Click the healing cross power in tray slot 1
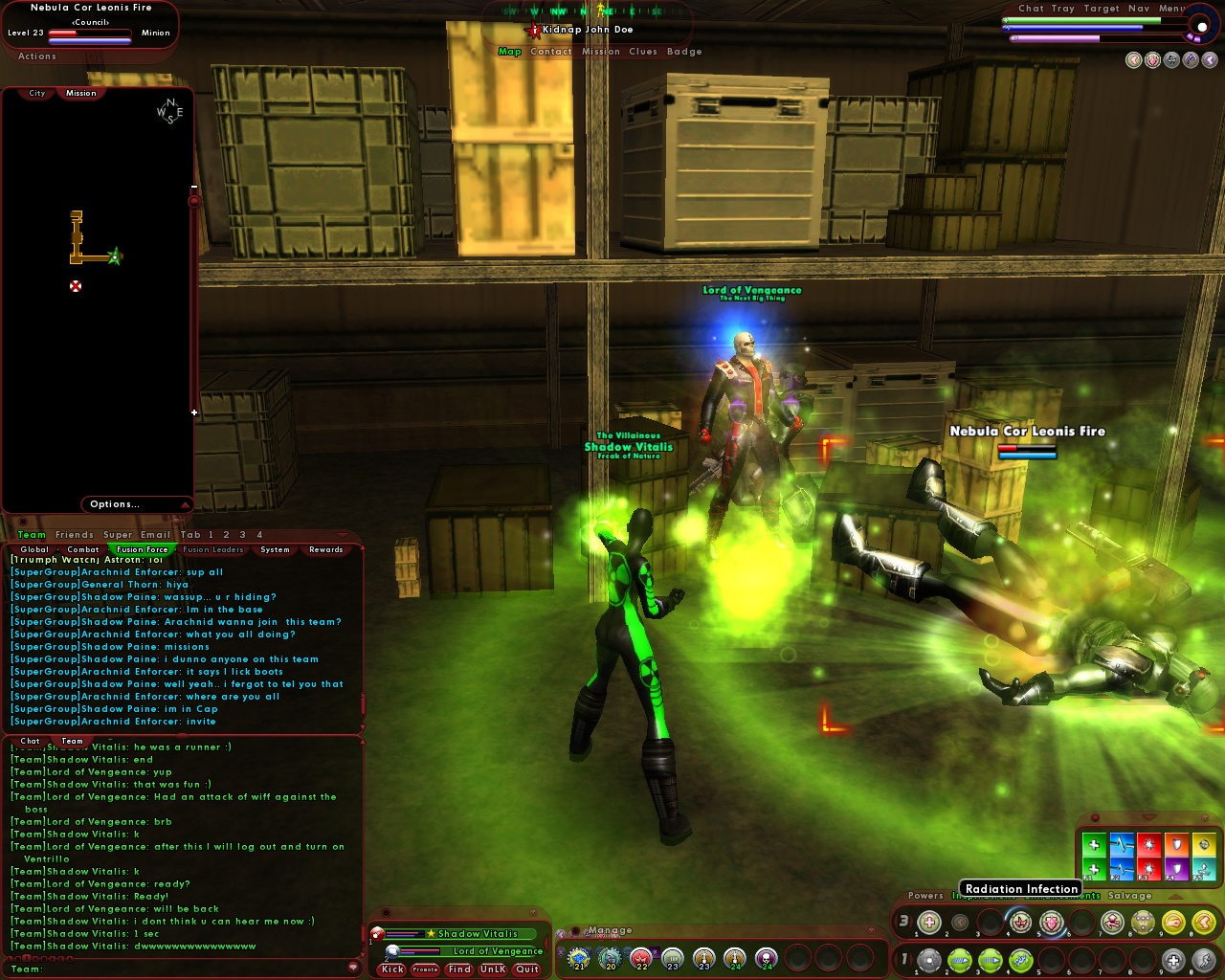 pyautogui.click(x=929, y=922)
